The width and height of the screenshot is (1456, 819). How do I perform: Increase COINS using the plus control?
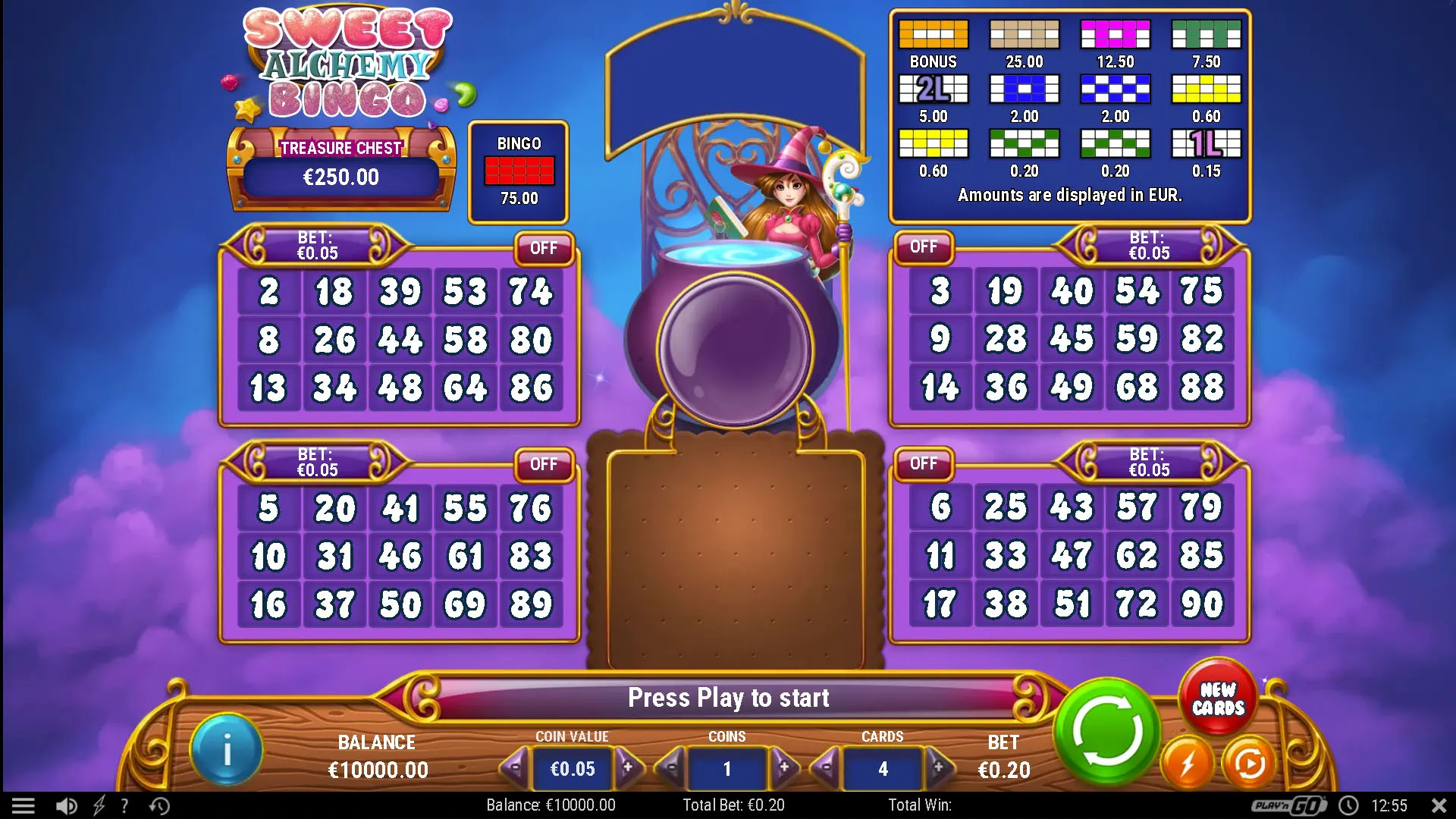click(x=785, y=767)
